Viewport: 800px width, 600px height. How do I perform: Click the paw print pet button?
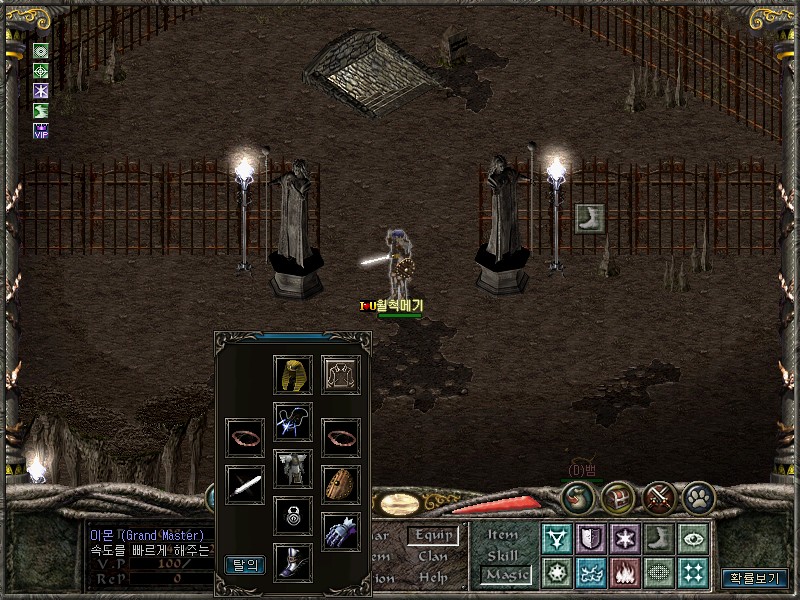[697, 496]
